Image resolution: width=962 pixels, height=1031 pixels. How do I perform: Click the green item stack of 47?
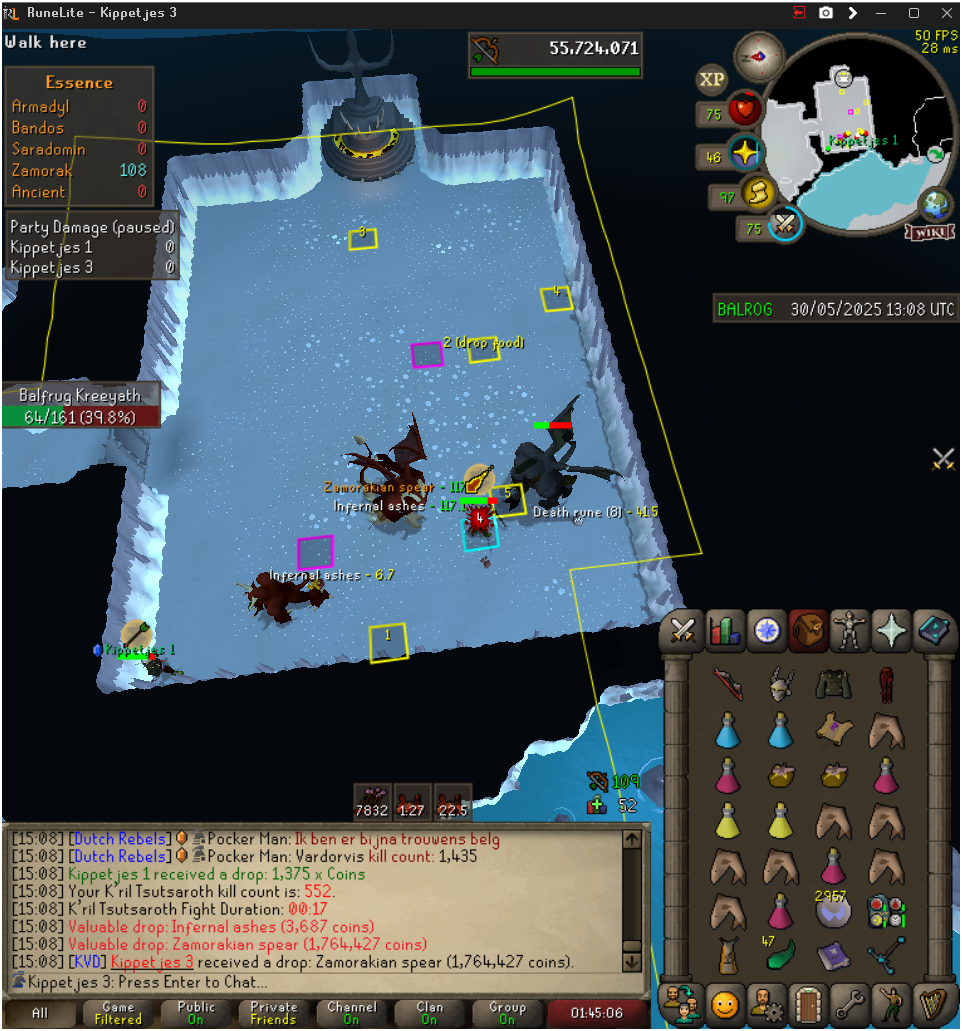tap(781, 955)
